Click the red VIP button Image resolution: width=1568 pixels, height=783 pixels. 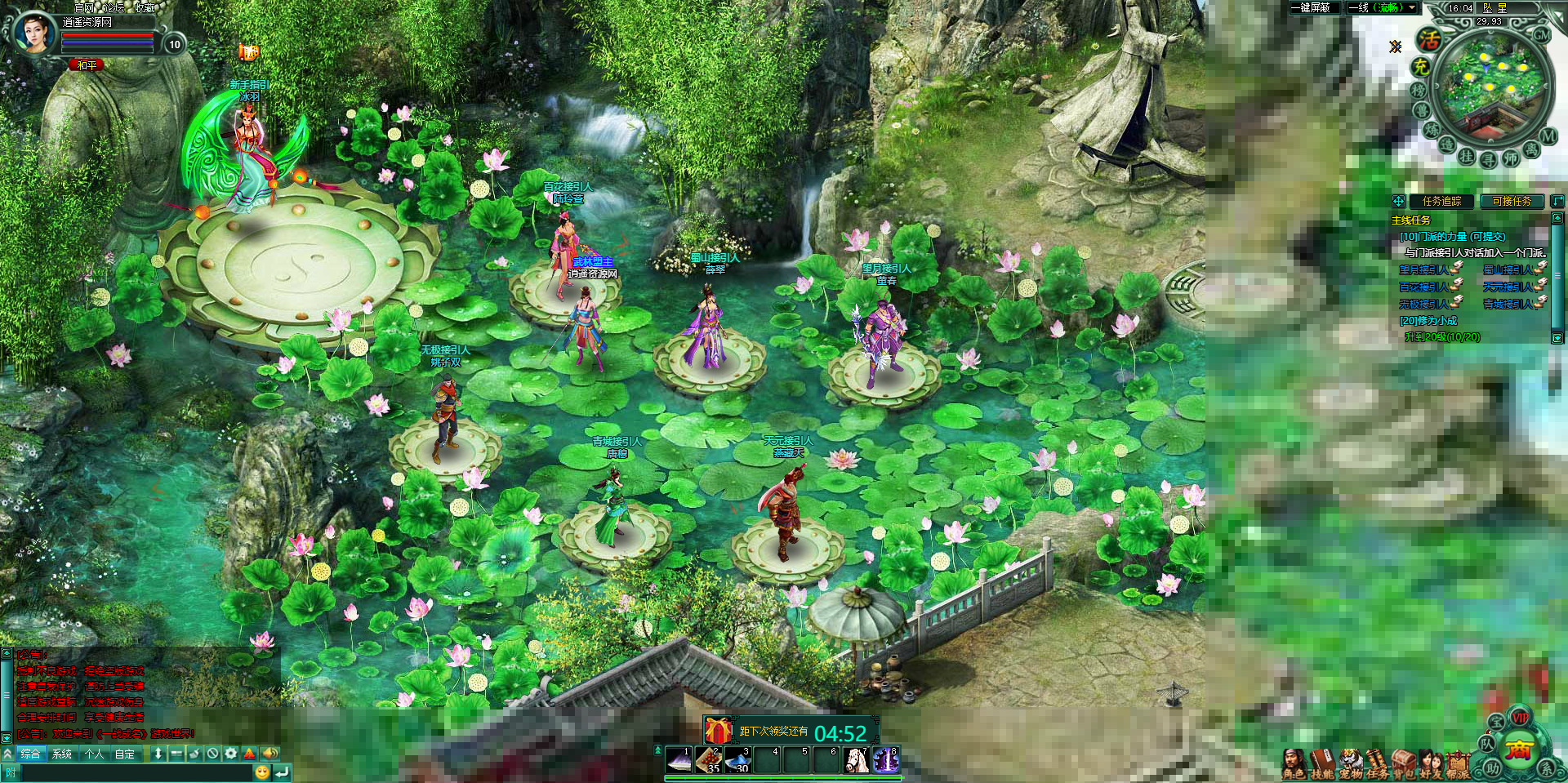coord(1520,718)
